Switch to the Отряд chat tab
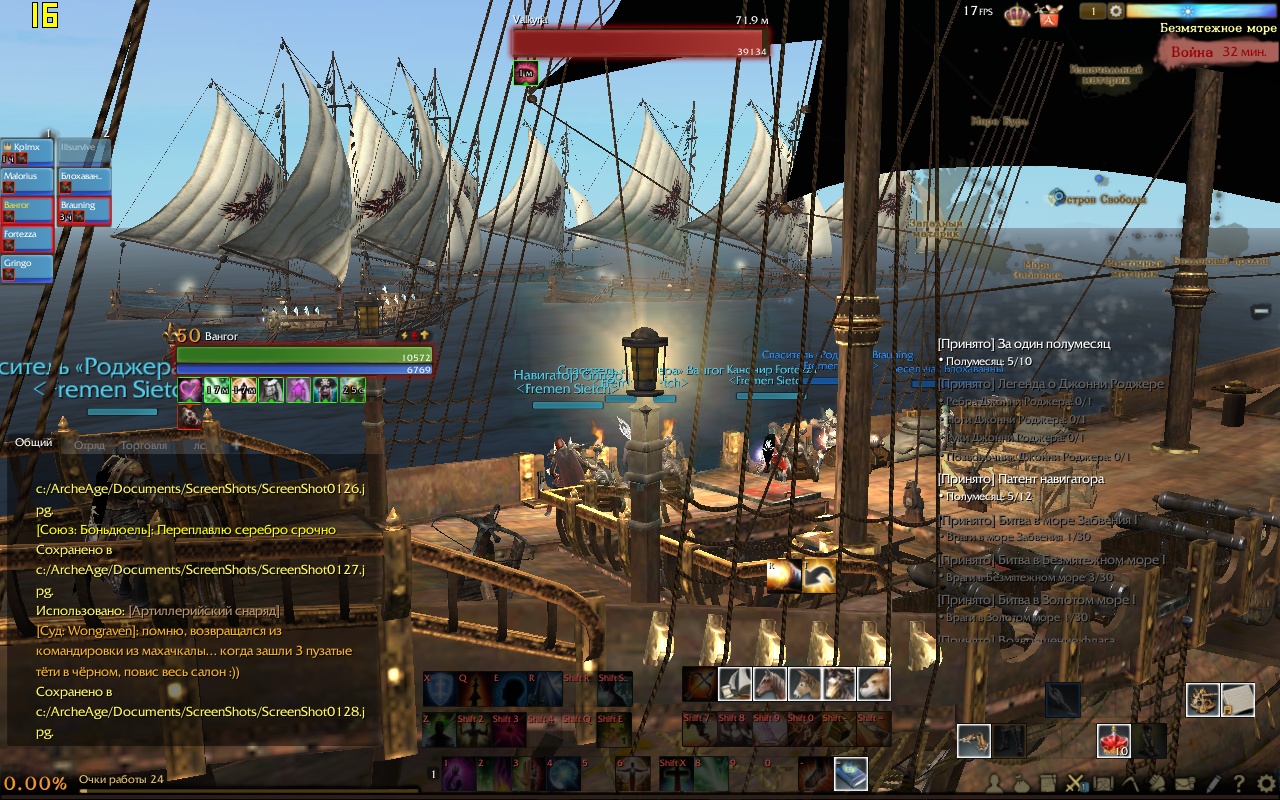 coord(89,445)
